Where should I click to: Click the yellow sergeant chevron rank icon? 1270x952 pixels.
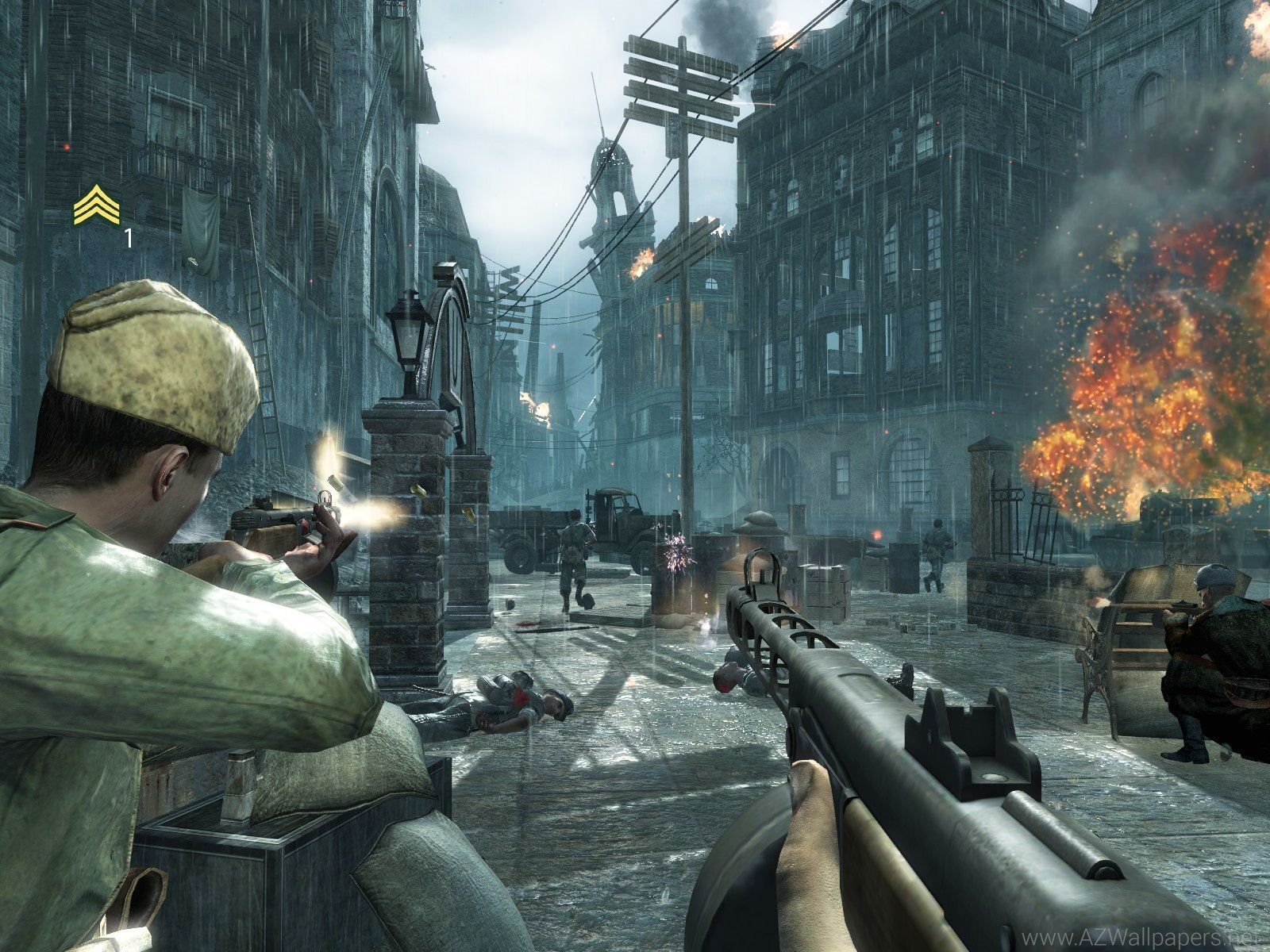[96, 205]
